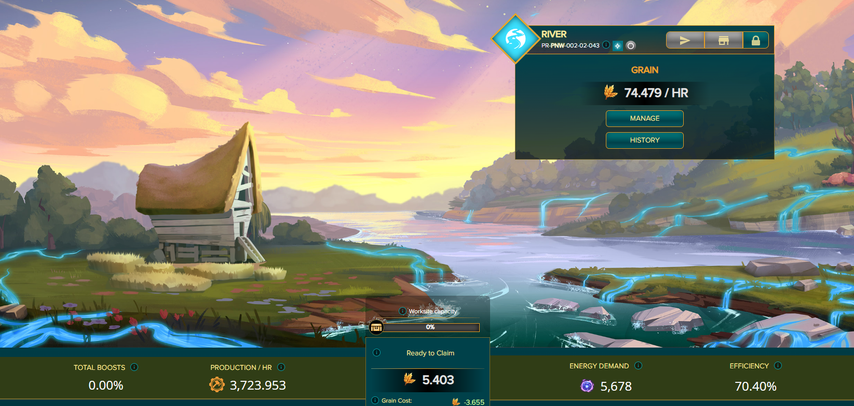Open the Efficiency info icon
The width and height of the screenshot is (854, 406).
click(x=778, y=366)
